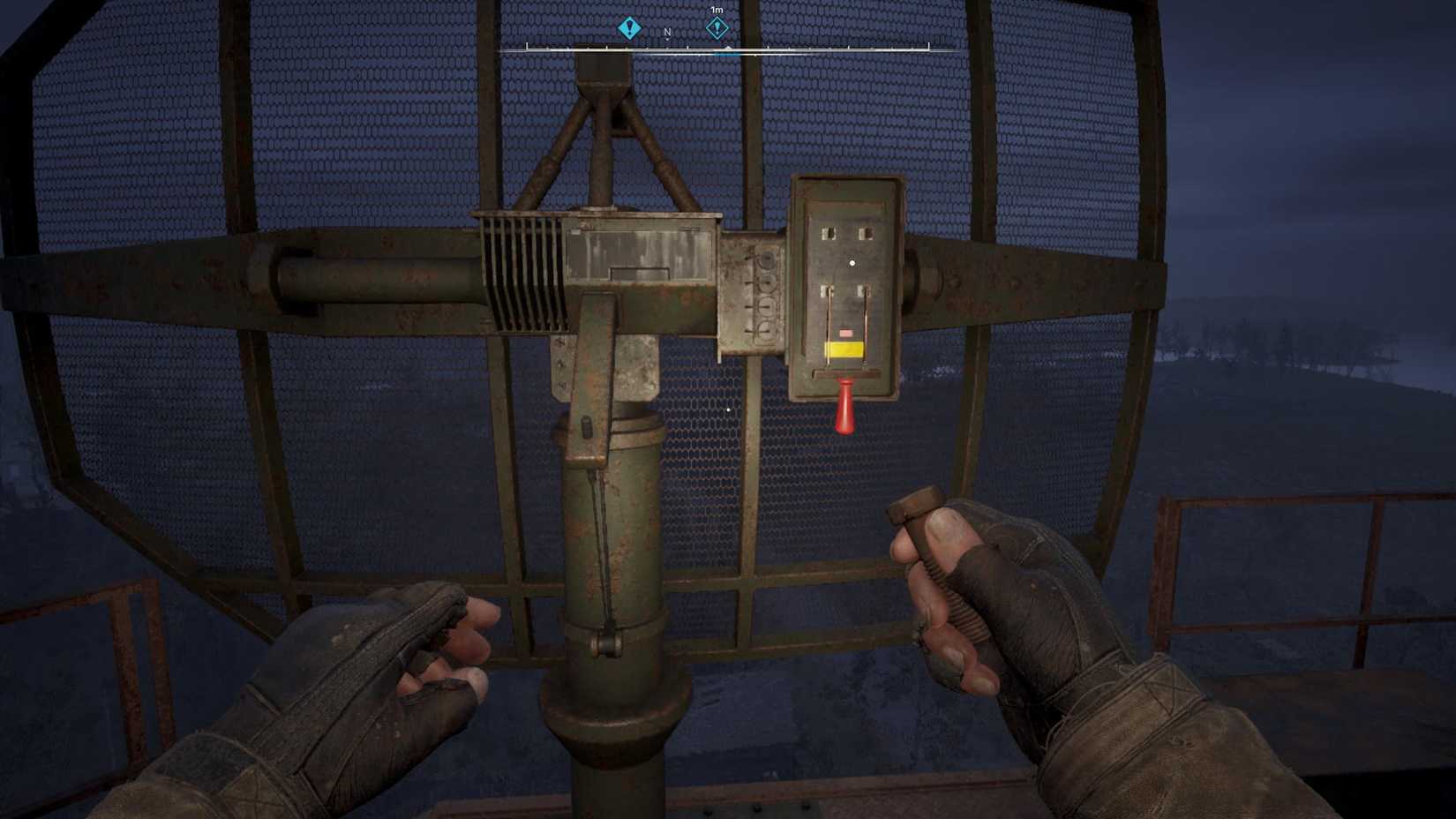Click the yellow indicator strip in the panel
This screenshot has width=1456, height=819.
[845, 348]
